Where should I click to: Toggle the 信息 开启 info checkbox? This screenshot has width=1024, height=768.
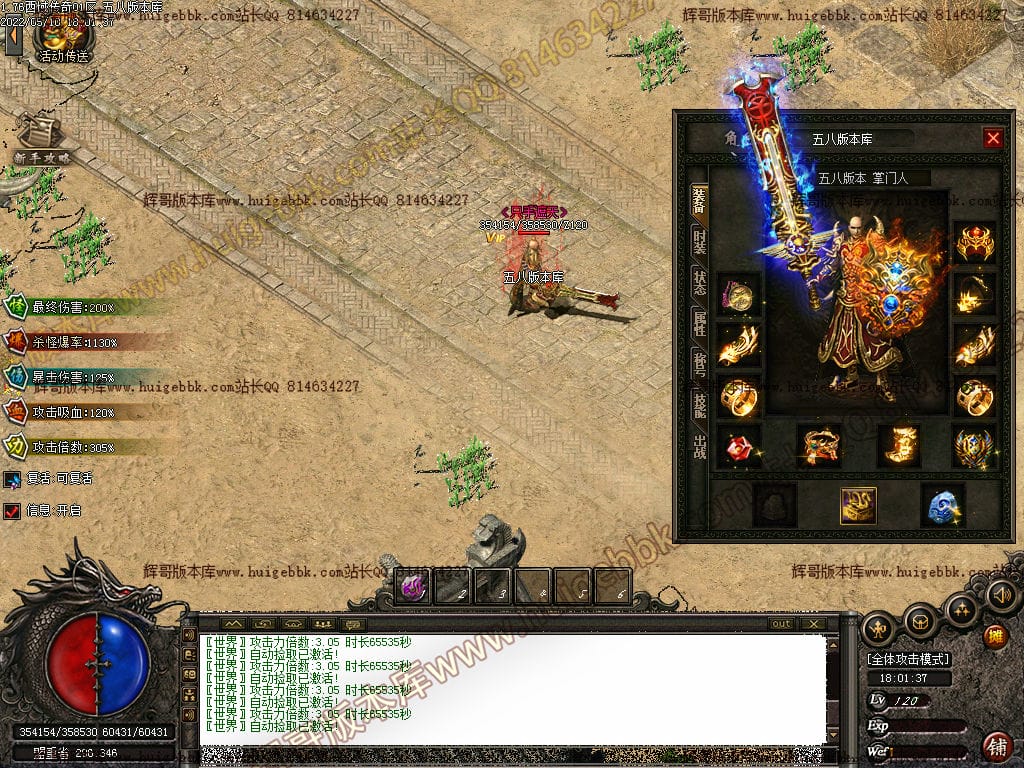pyautogui.click(x=12, y=511)
